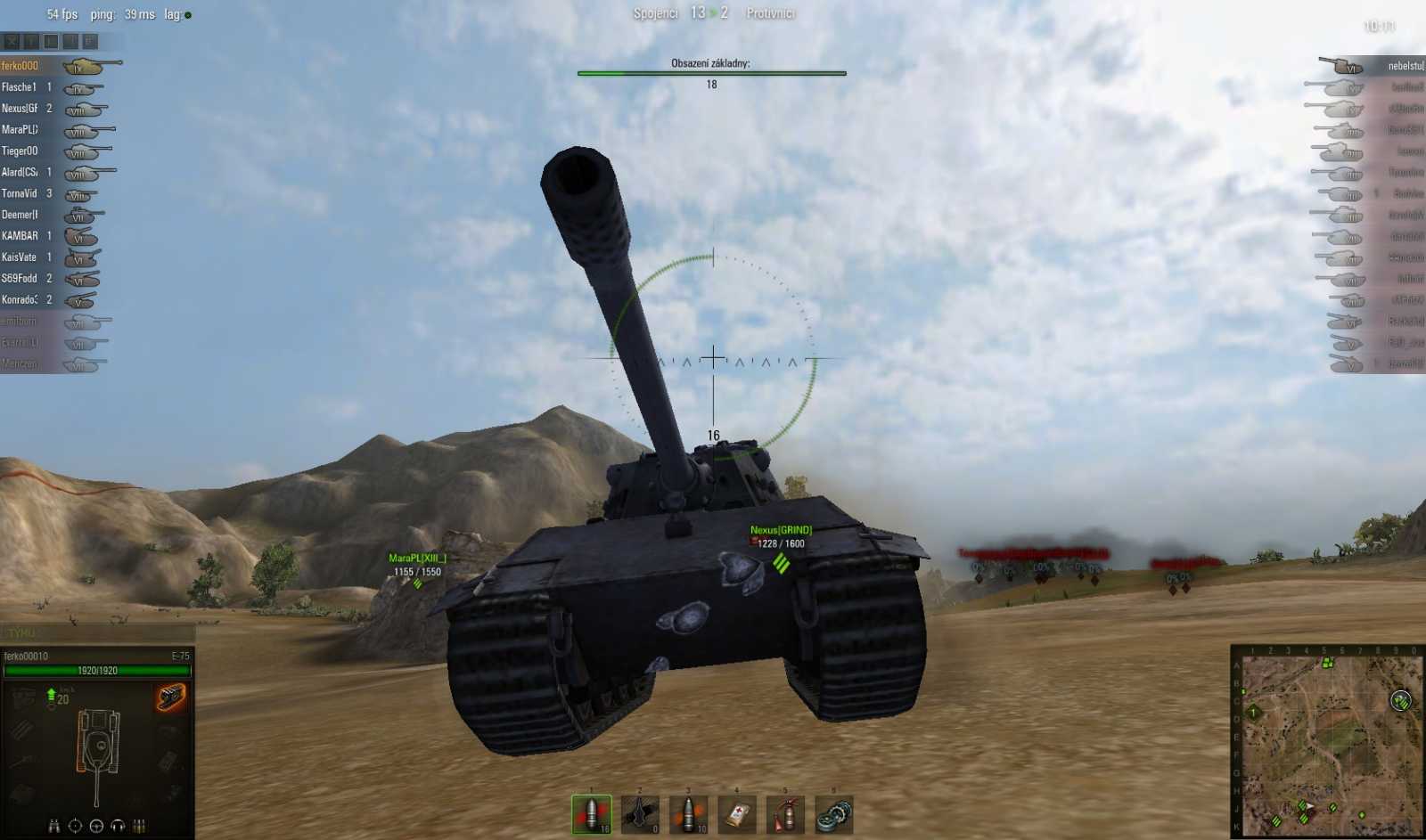Click the Nexus[GRIND] nameplate above the tank
The height and width of the screenshot is (840, 1426).
tap(783, 528)
